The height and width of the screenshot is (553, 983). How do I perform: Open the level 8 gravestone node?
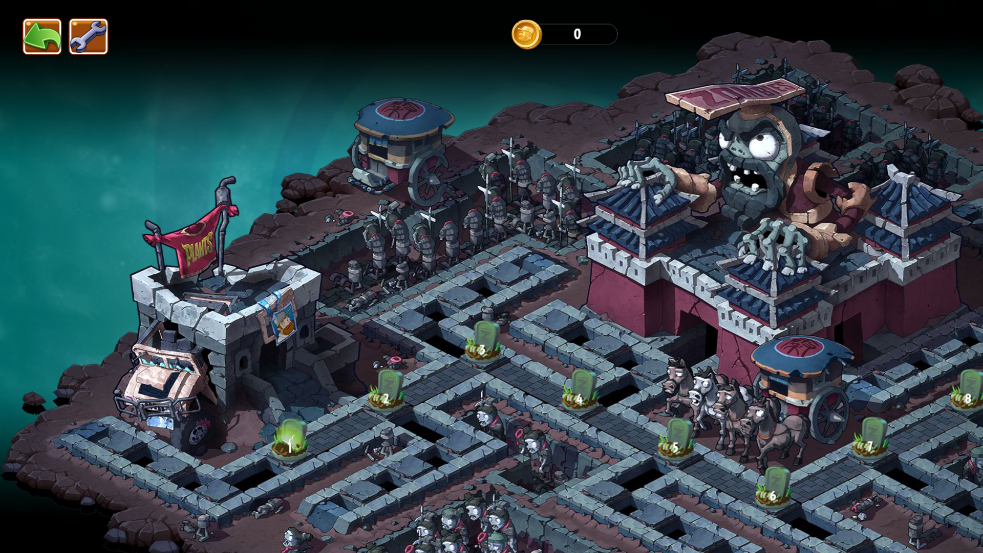pos(967,389)
